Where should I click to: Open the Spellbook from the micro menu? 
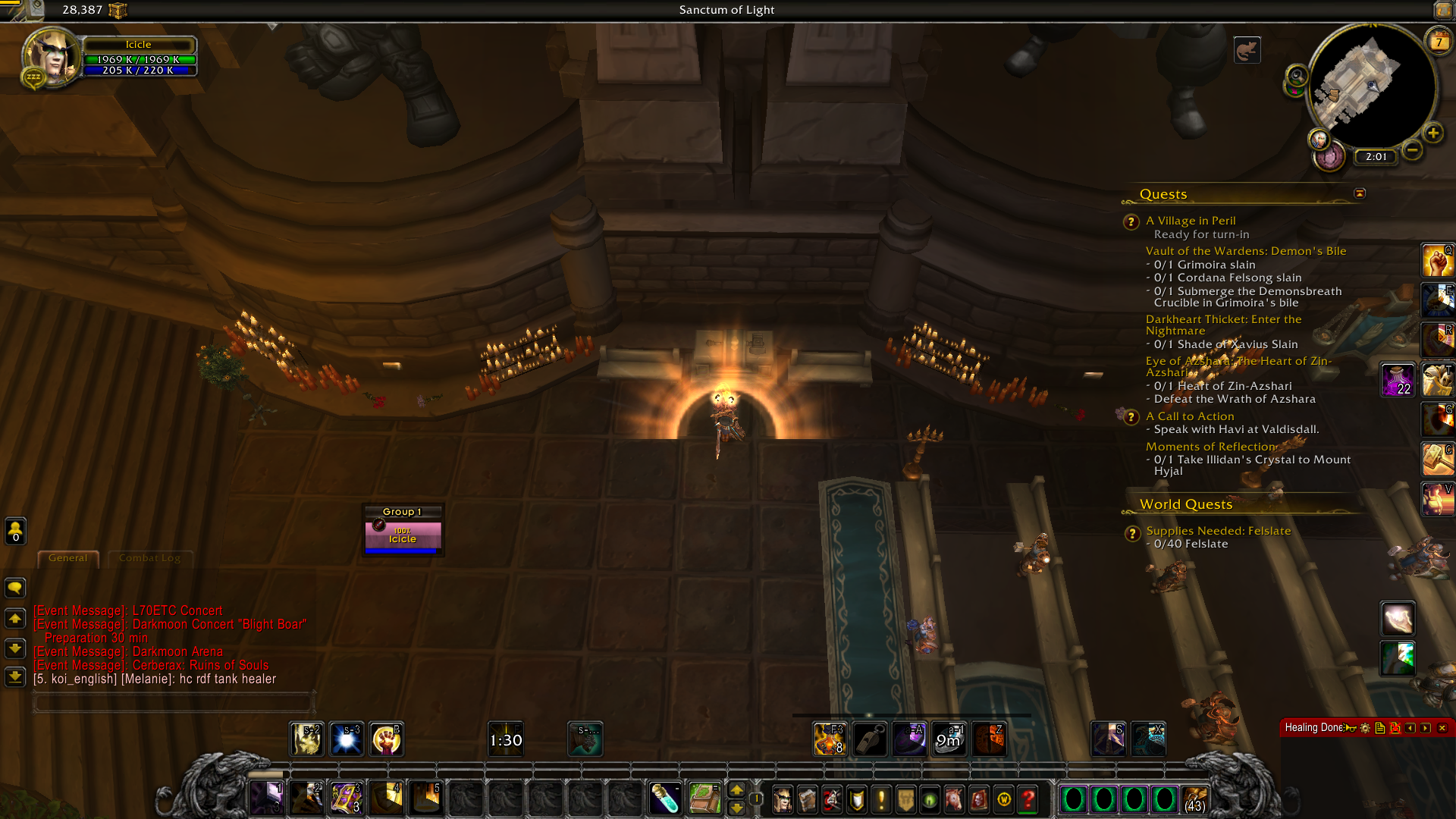(x=807, y=799)
